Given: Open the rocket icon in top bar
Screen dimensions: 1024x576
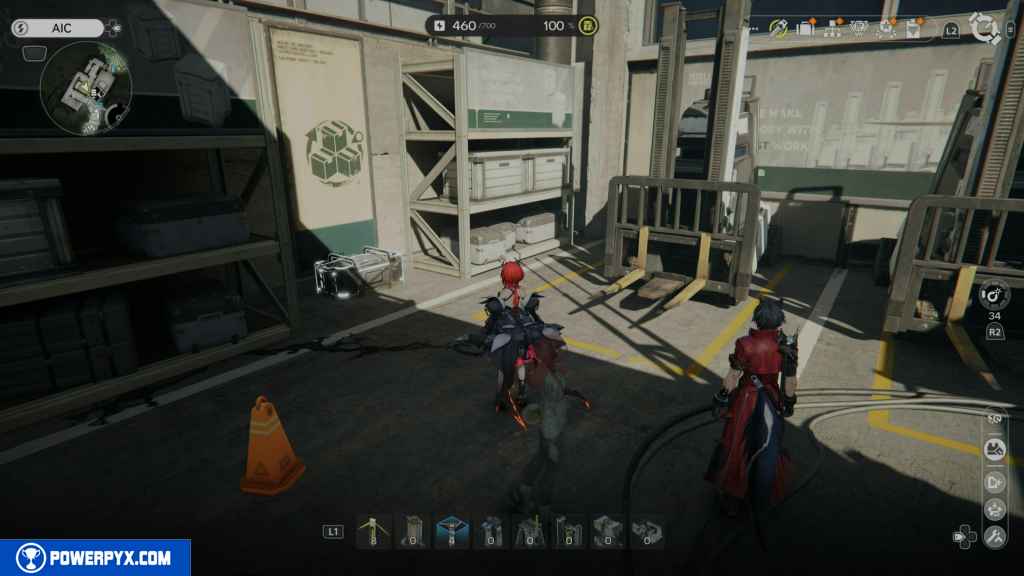Looking at the screenshot, I should tap(779, 28).
